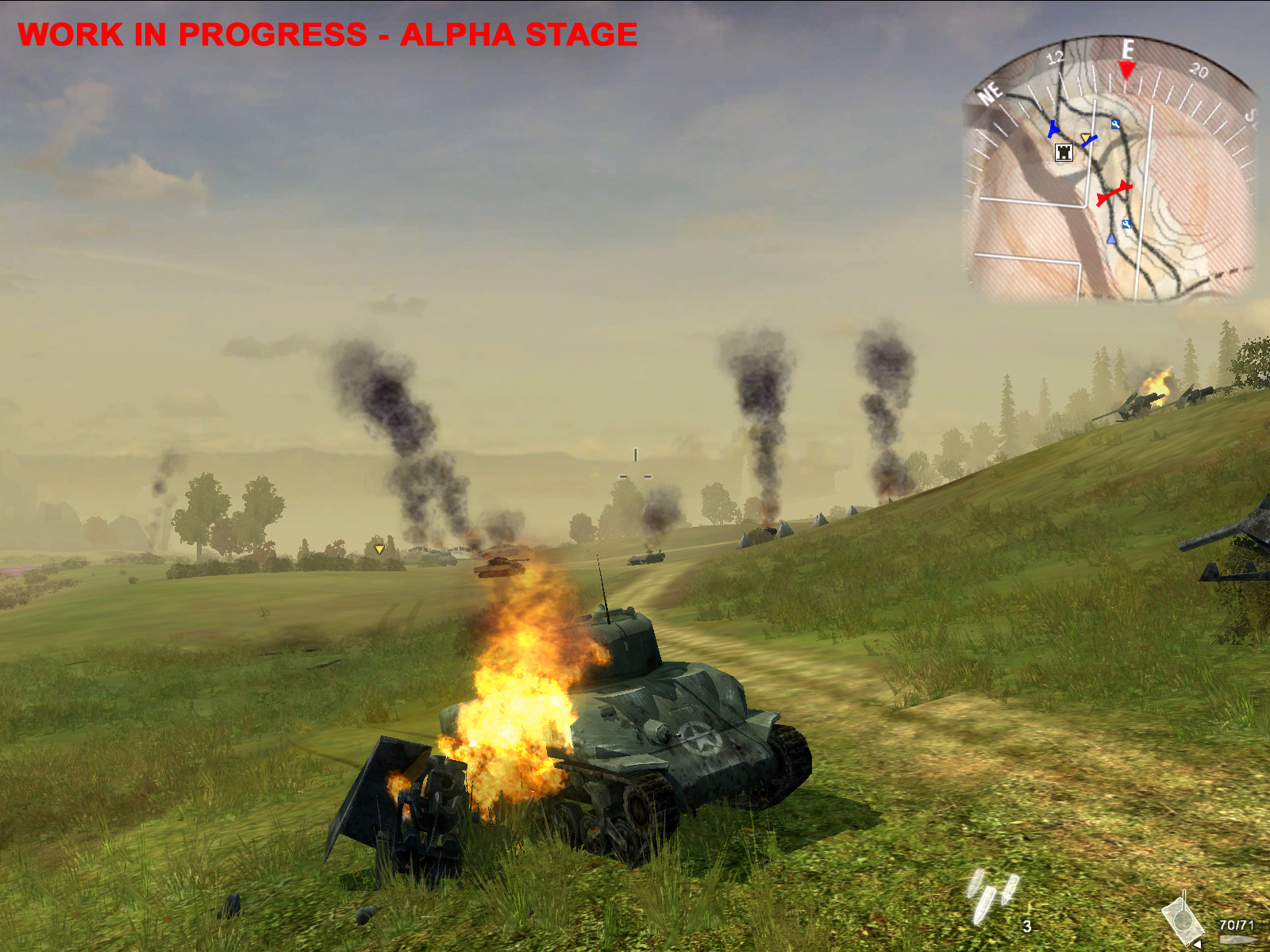Select the fortress icon on the minimap
The height and width of the screenshot is (952, 1270).
tap(1064, 153)
